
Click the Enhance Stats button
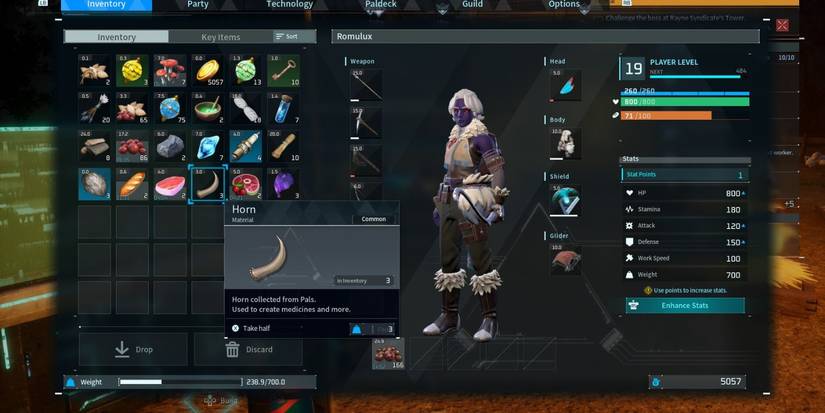pyautogui.click(x=685, y=305)
